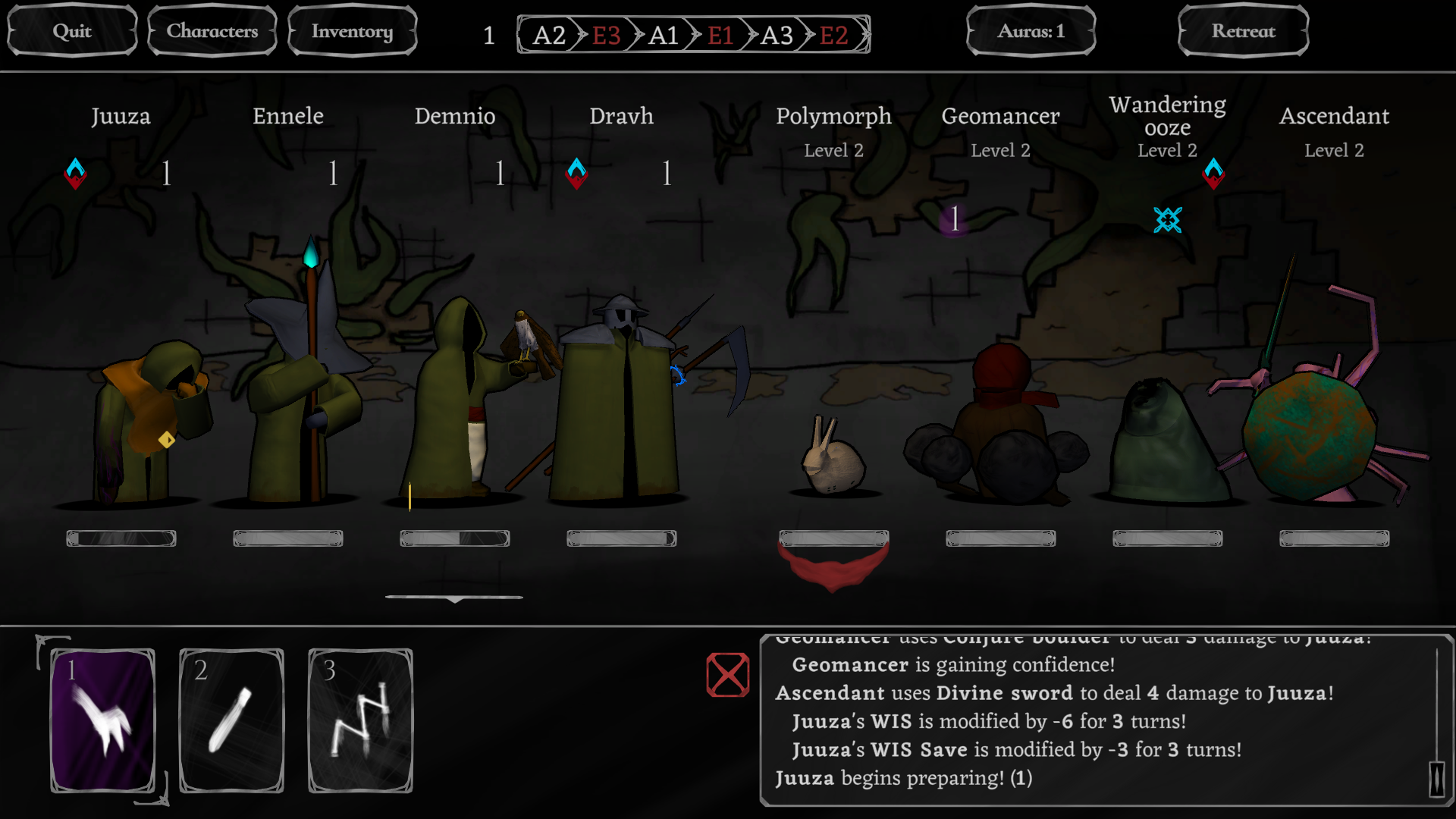Open the Inventory screen

[x=352, y=30]
